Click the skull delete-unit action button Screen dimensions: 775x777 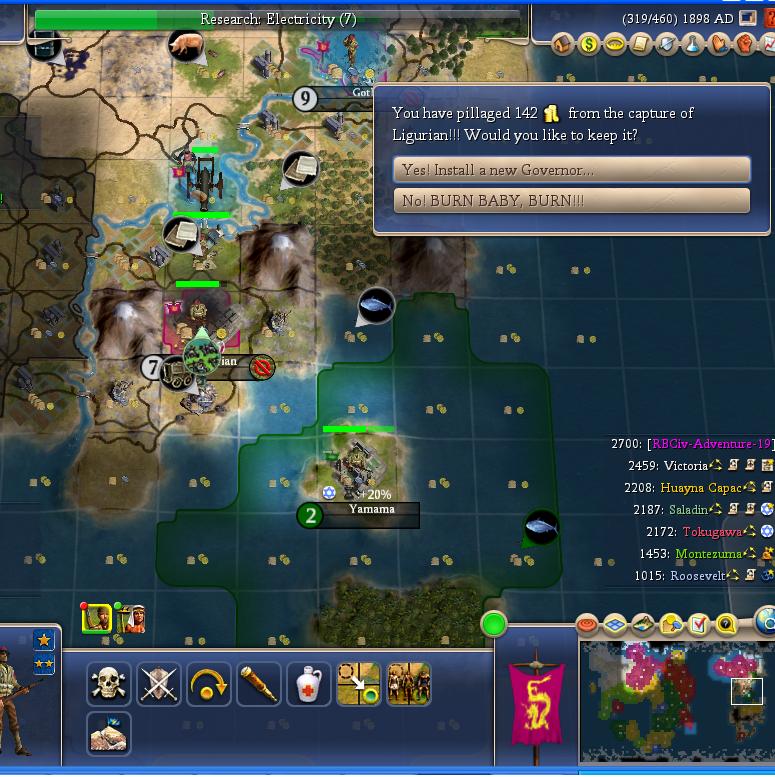click(x=109, y=685)
